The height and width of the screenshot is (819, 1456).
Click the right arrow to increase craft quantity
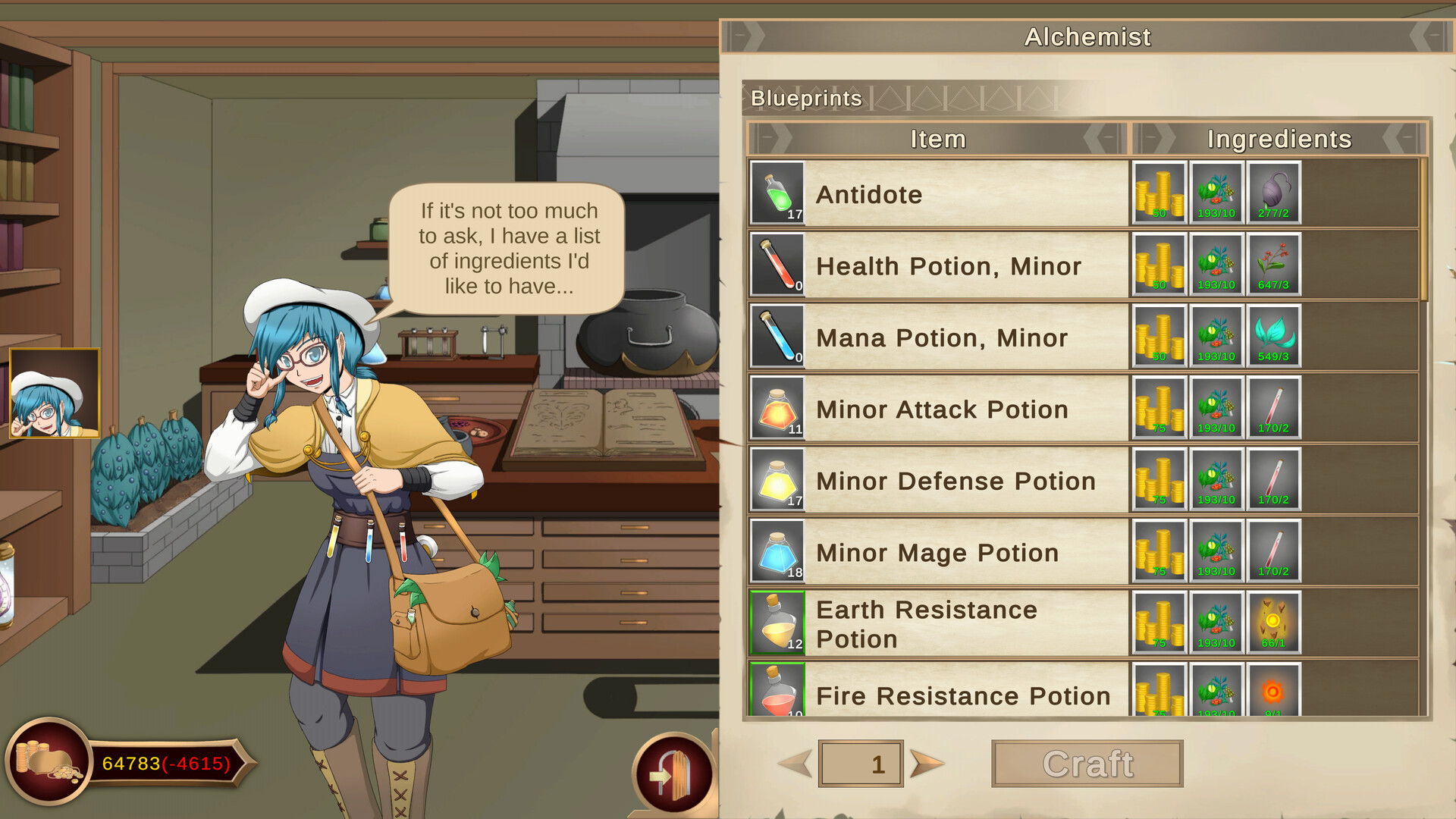point(924,764)
